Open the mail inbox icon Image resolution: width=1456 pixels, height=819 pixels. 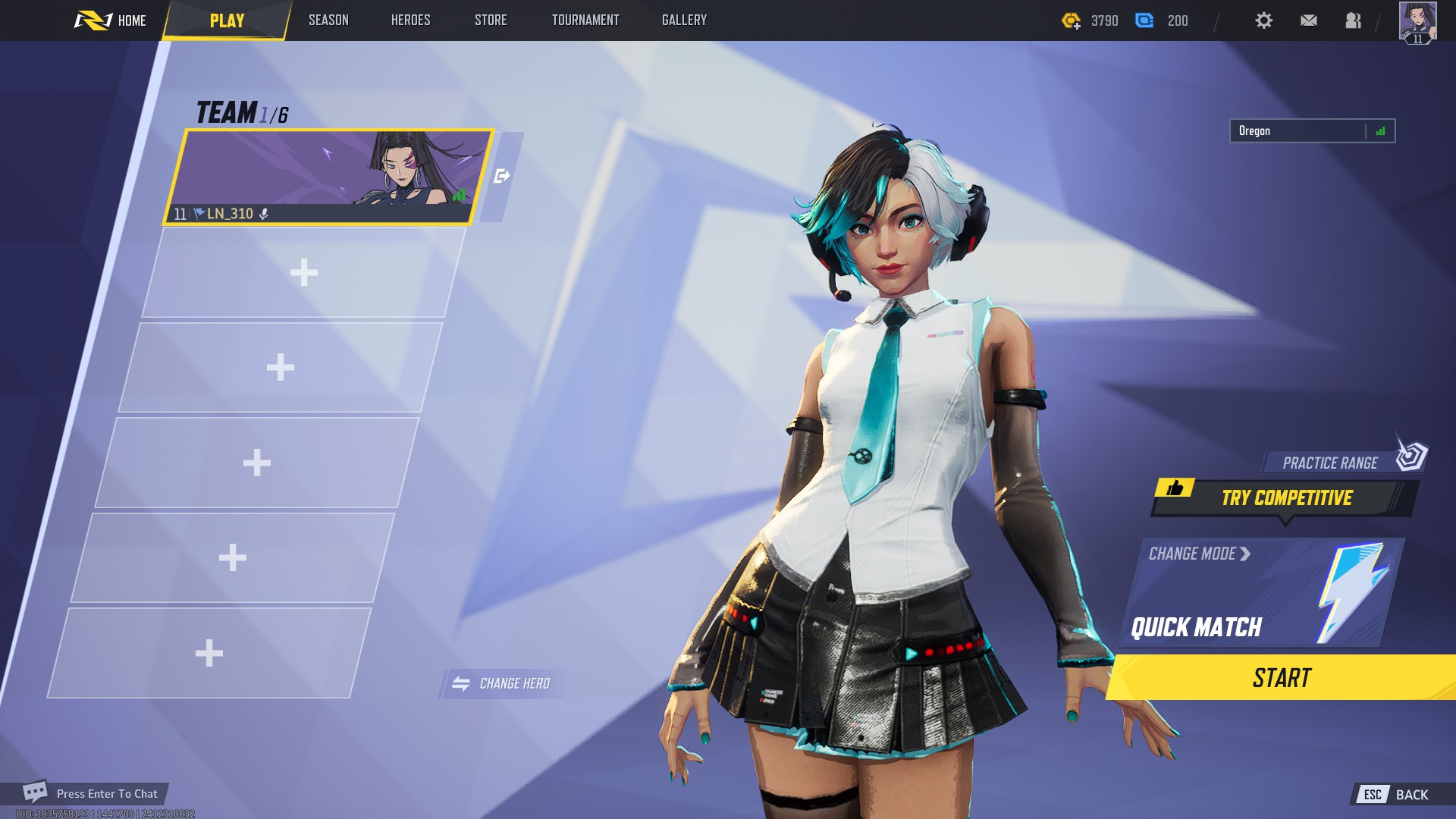[x=1308, y=20]
